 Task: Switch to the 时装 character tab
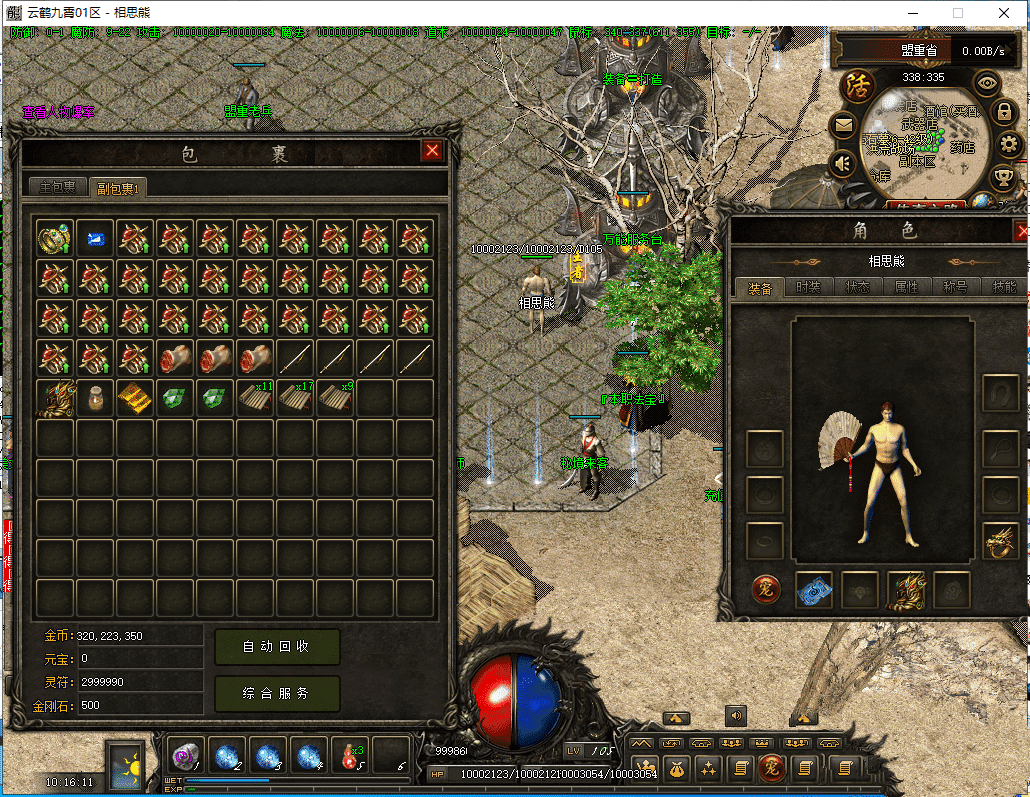pos(808,287)
